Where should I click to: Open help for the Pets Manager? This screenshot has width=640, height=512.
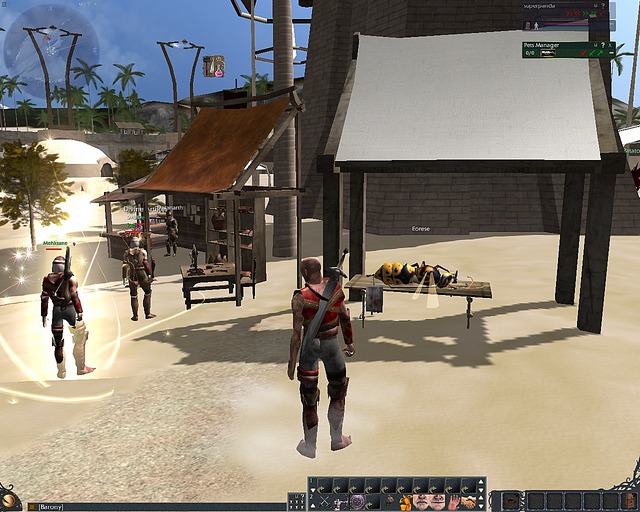click(602, 45)
